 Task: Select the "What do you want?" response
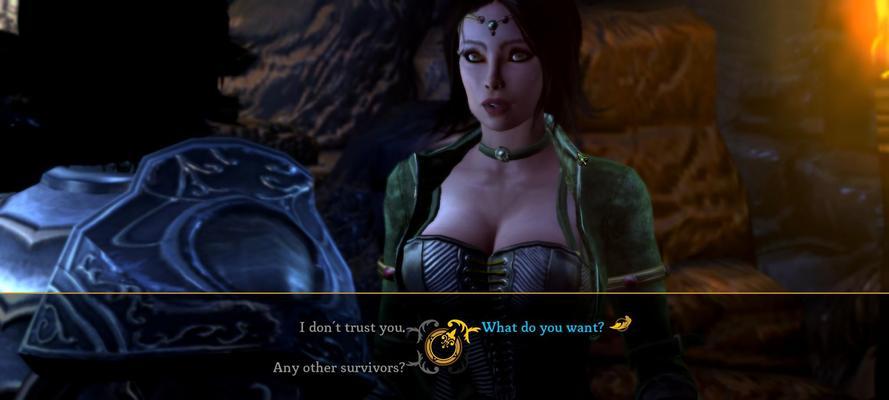click(543, 327)
